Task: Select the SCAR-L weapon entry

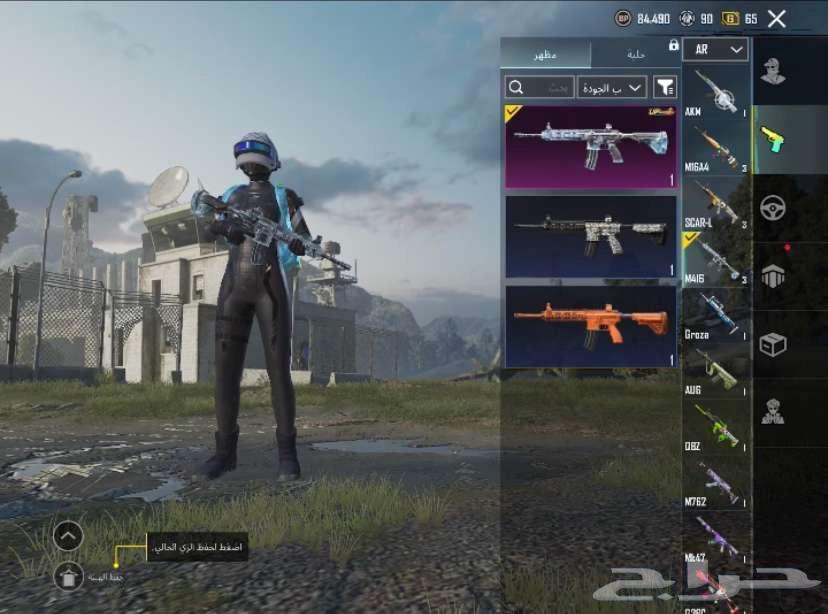Action: click(x=715, y=204)
